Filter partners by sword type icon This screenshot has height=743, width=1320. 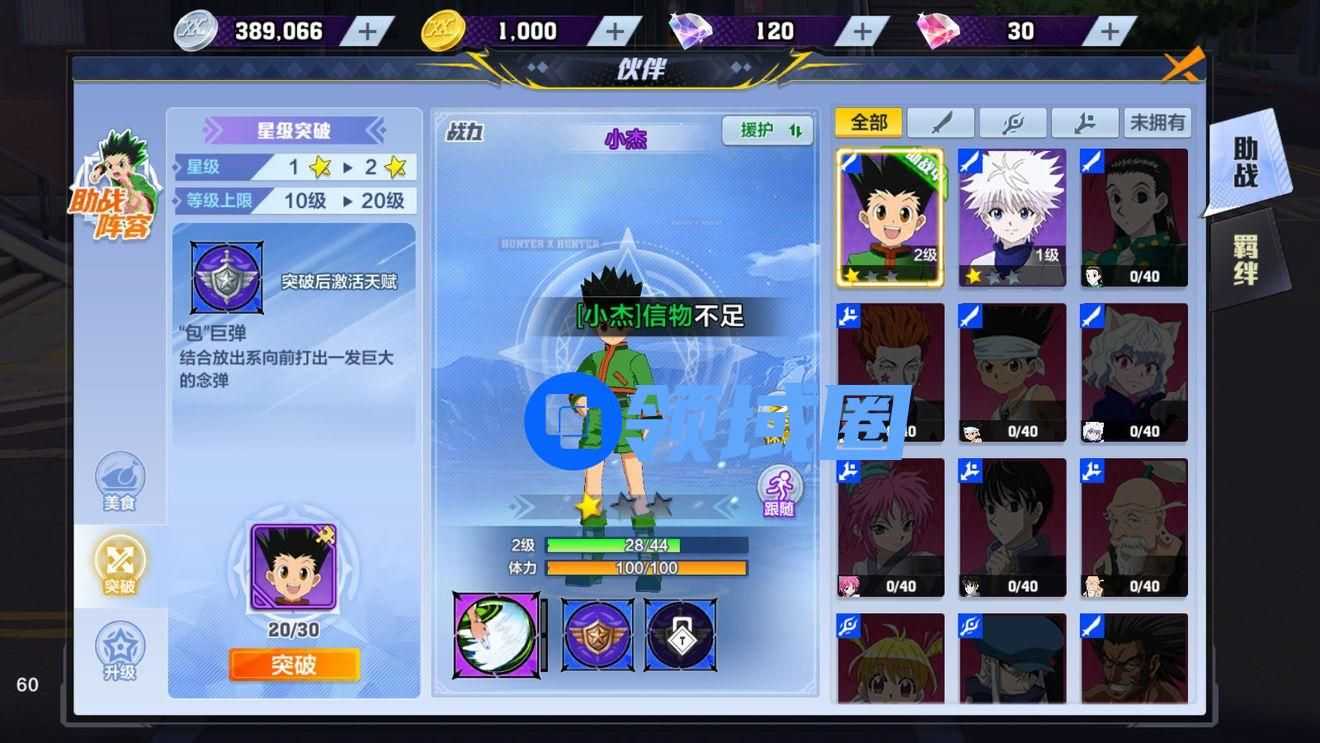click(940, 123)
